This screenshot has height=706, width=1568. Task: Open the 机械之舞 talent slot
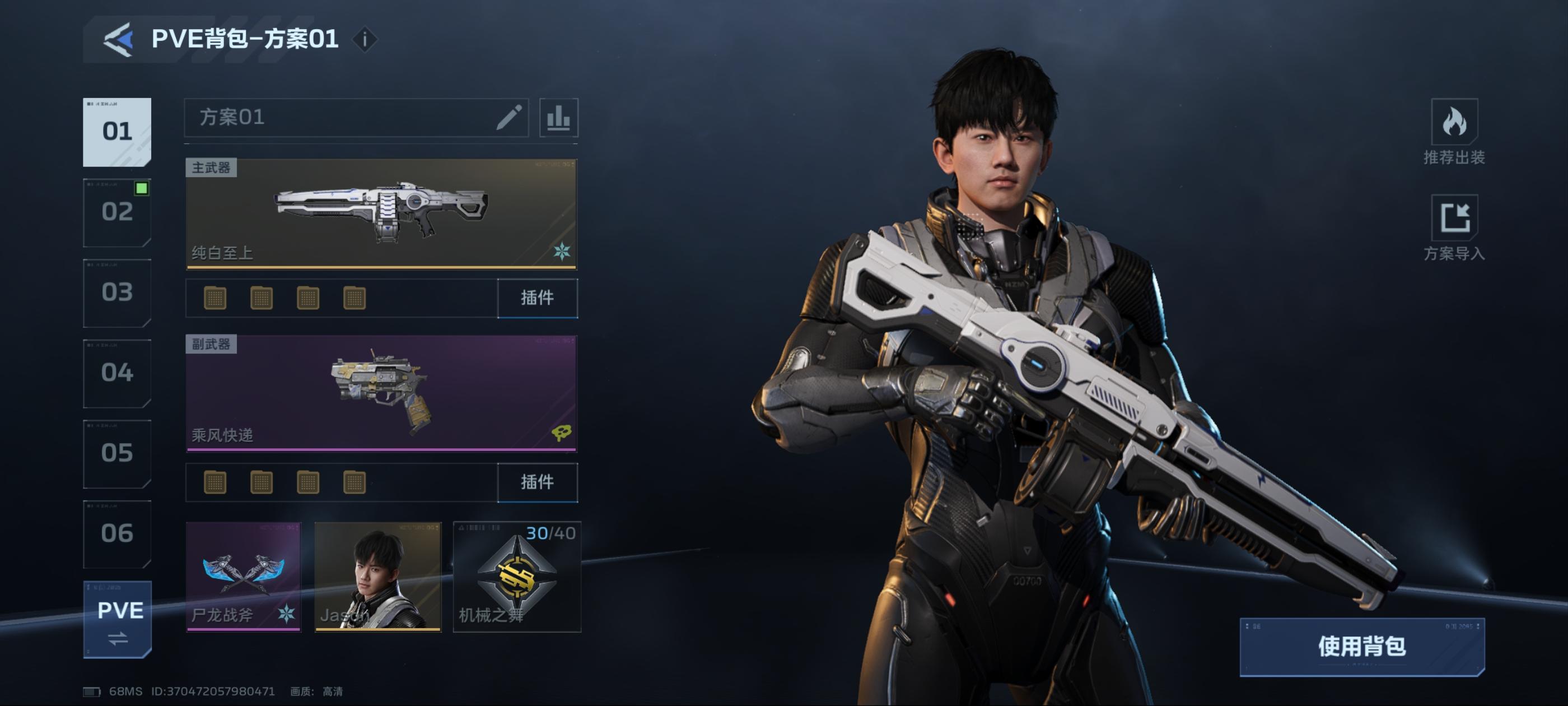517,576
